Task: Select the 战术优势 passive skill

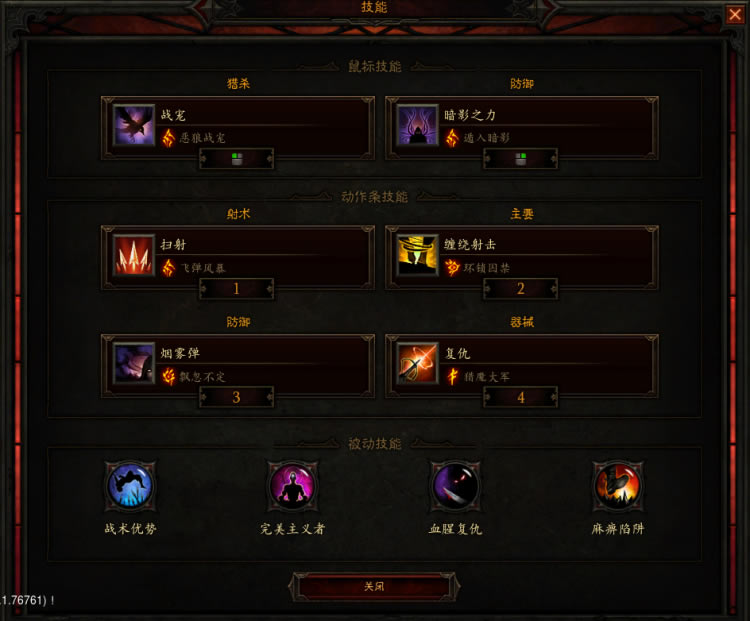Action: pos(131,487)
